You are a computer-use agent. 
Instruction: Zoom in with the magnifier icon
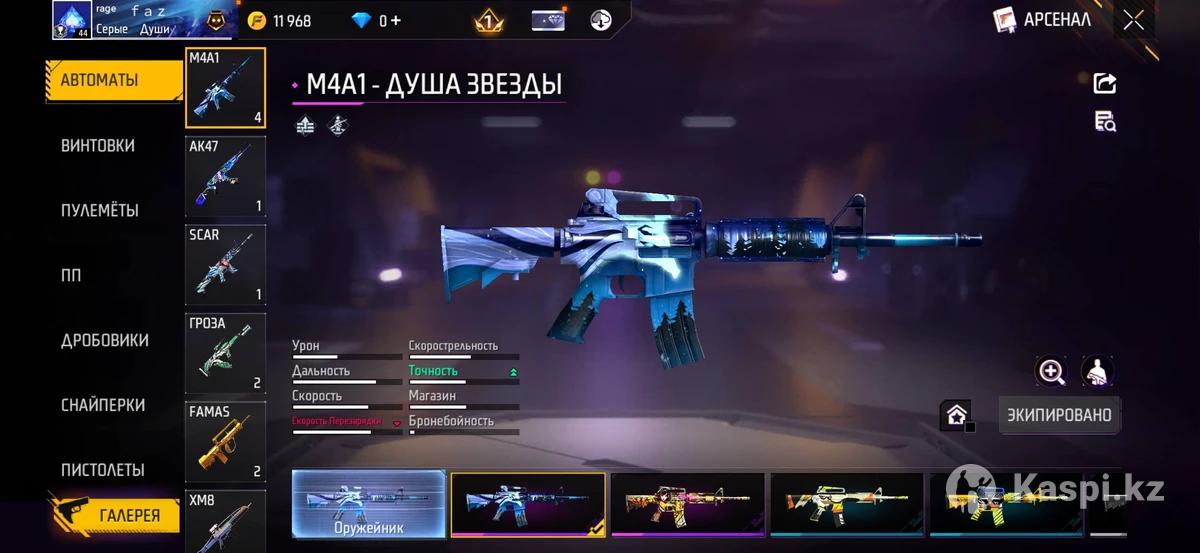click(1051, 372)
